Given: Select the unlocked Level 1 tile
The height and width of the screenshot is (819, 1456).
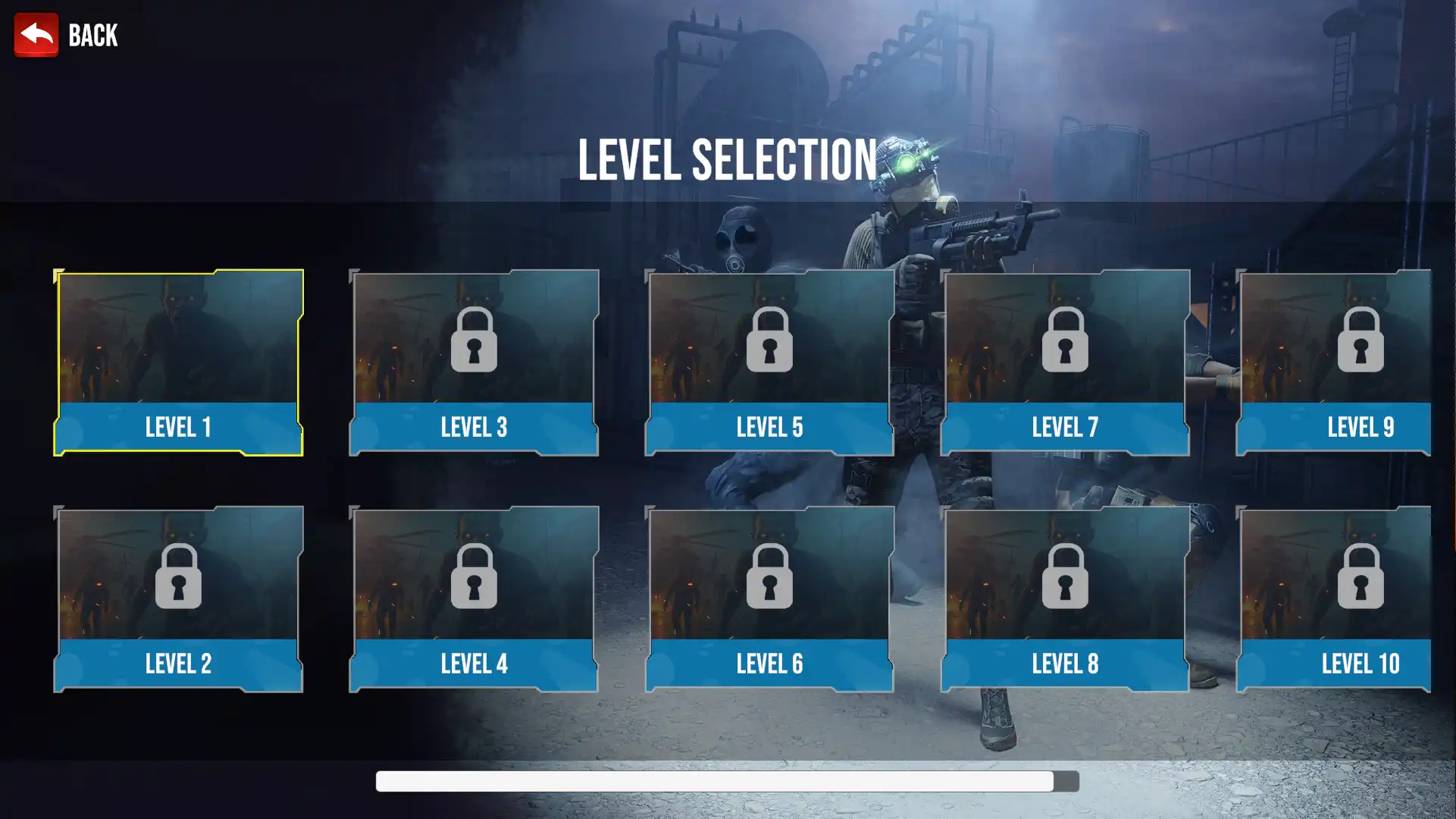Looking at the screenshot, I should click(178, 362).
